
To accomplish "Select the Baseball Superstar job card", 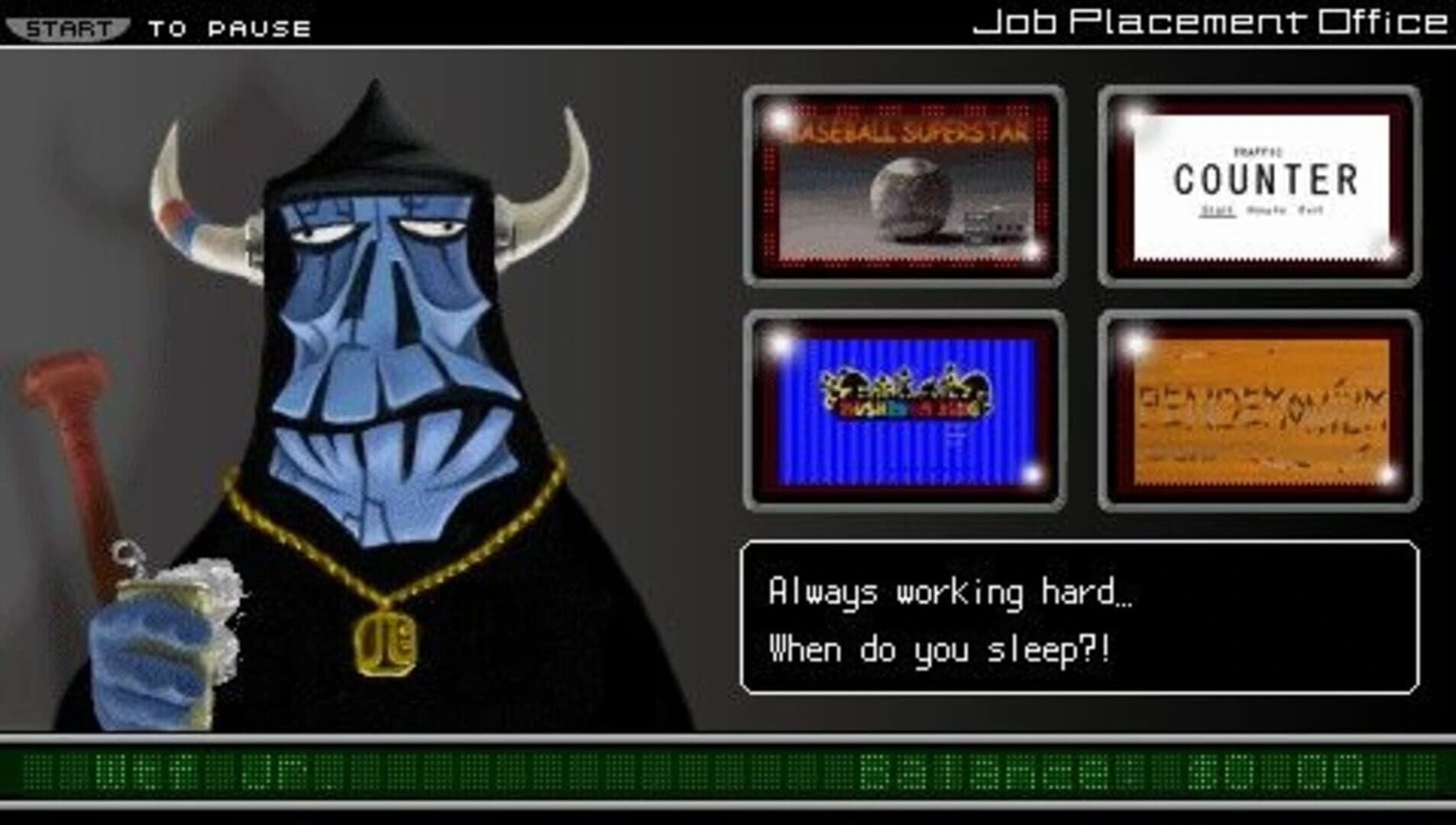I will point(901,183).
